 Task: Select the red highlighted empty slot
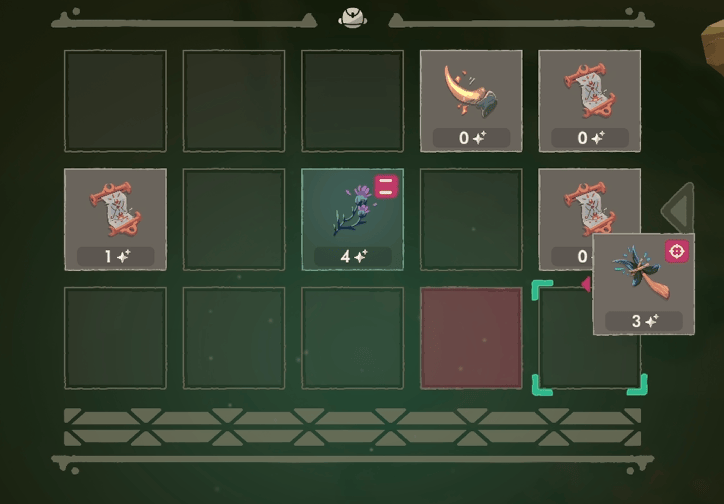471,338
